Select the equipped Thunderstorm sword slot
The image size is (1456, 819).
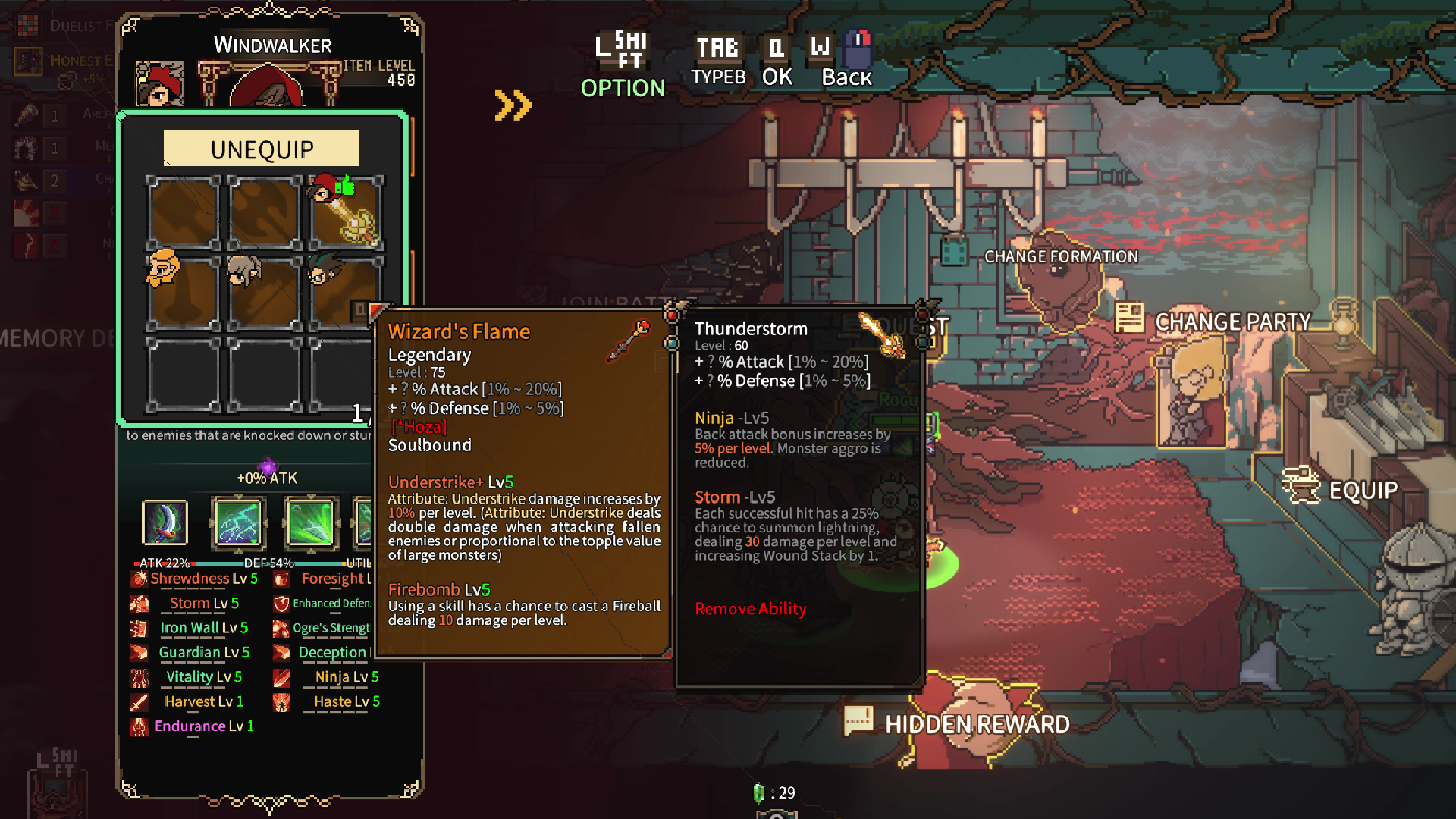(346, 213)
